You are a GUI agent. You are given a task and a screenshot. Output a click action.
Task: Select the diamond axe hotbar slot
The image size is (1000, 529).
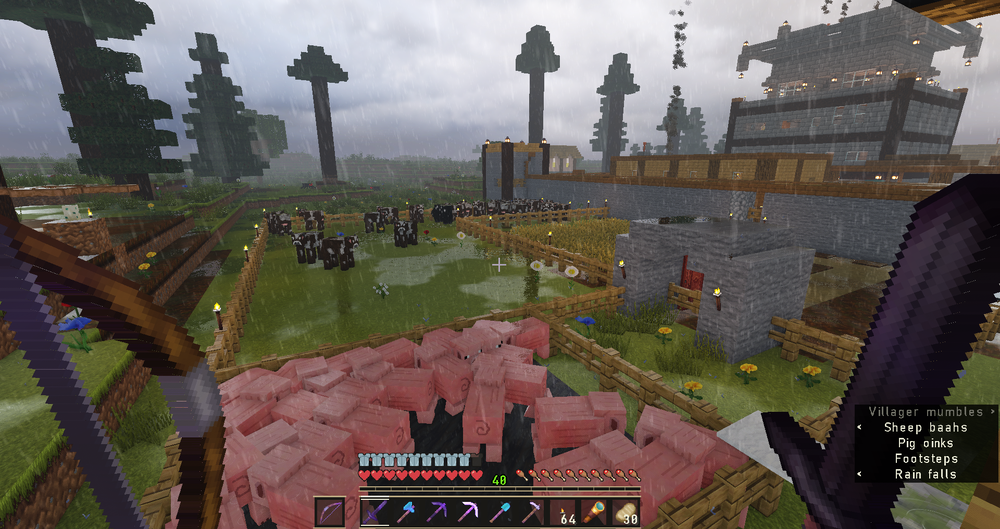point(406,512)
